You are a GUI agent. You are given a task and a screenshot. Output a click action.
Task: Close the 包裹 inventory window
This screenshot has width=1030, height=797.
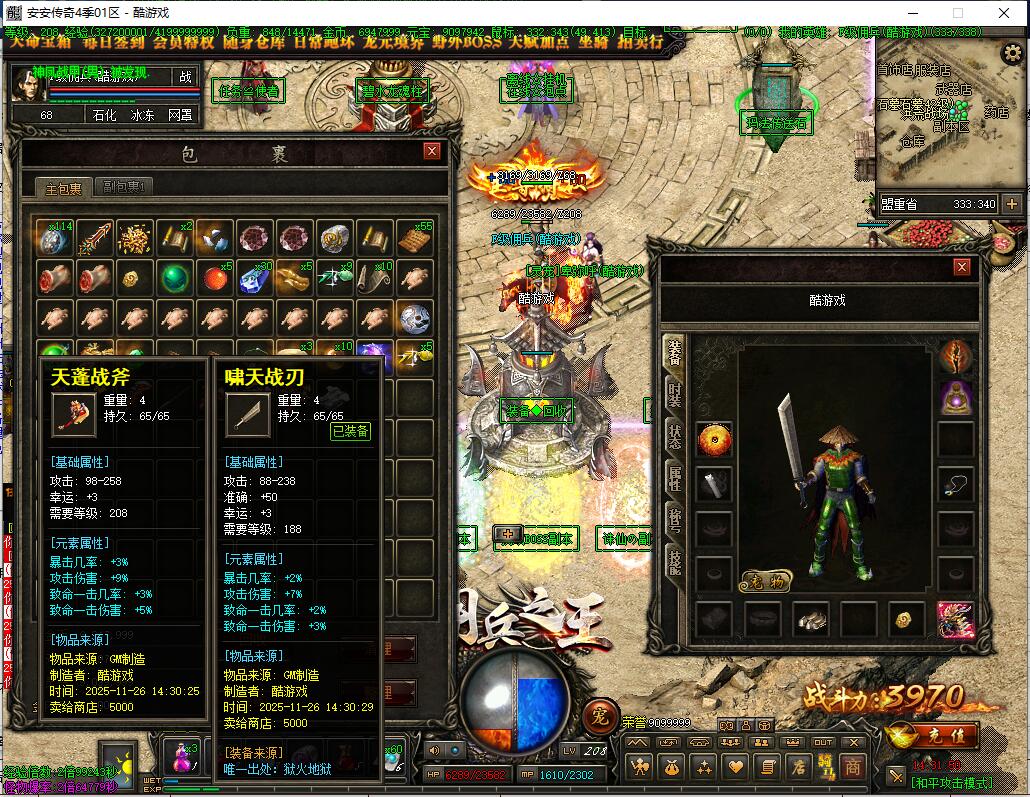point(432,151)
